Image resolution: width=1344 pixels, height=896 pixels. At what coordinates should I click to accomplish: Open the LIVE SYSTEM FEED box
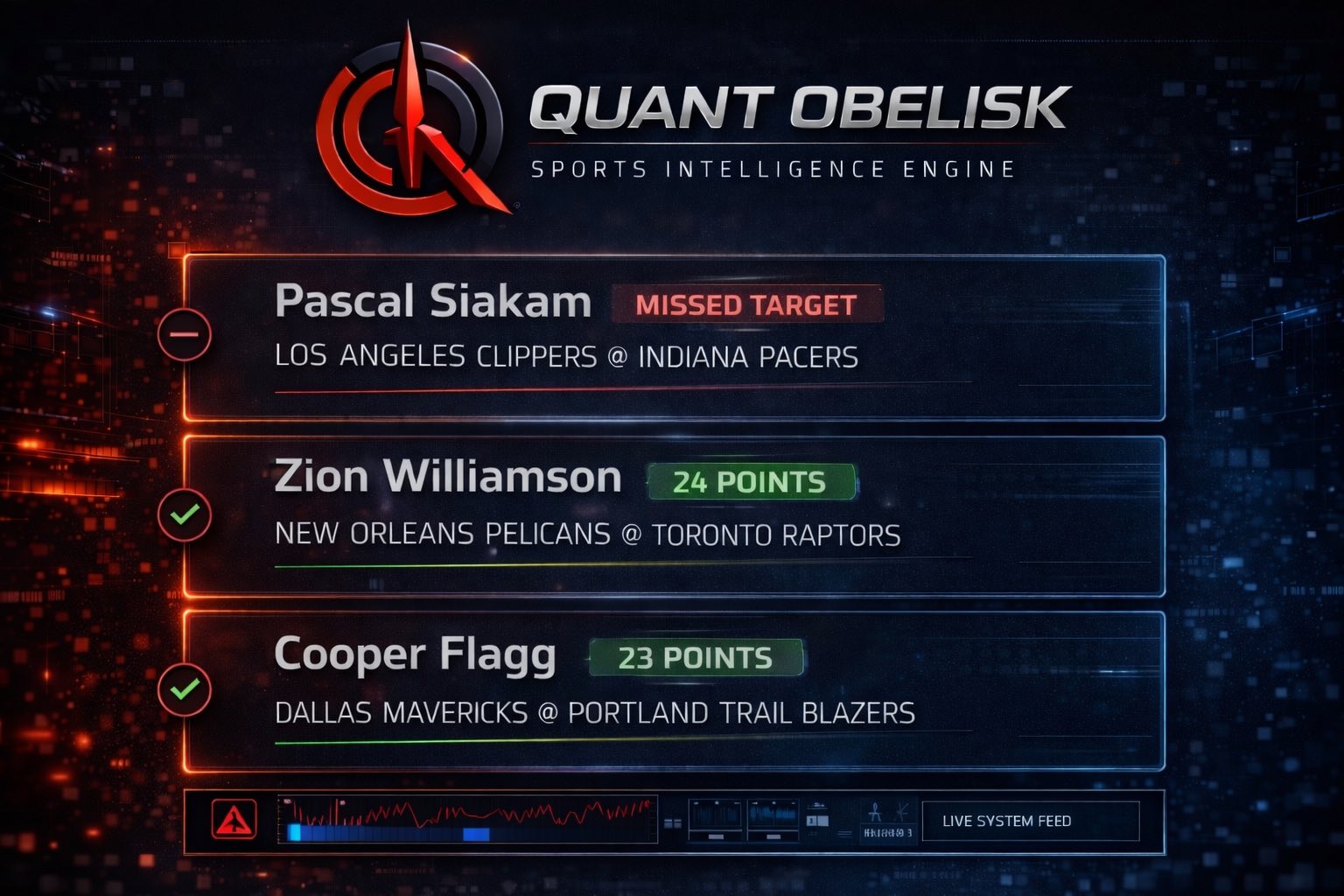1030,821
